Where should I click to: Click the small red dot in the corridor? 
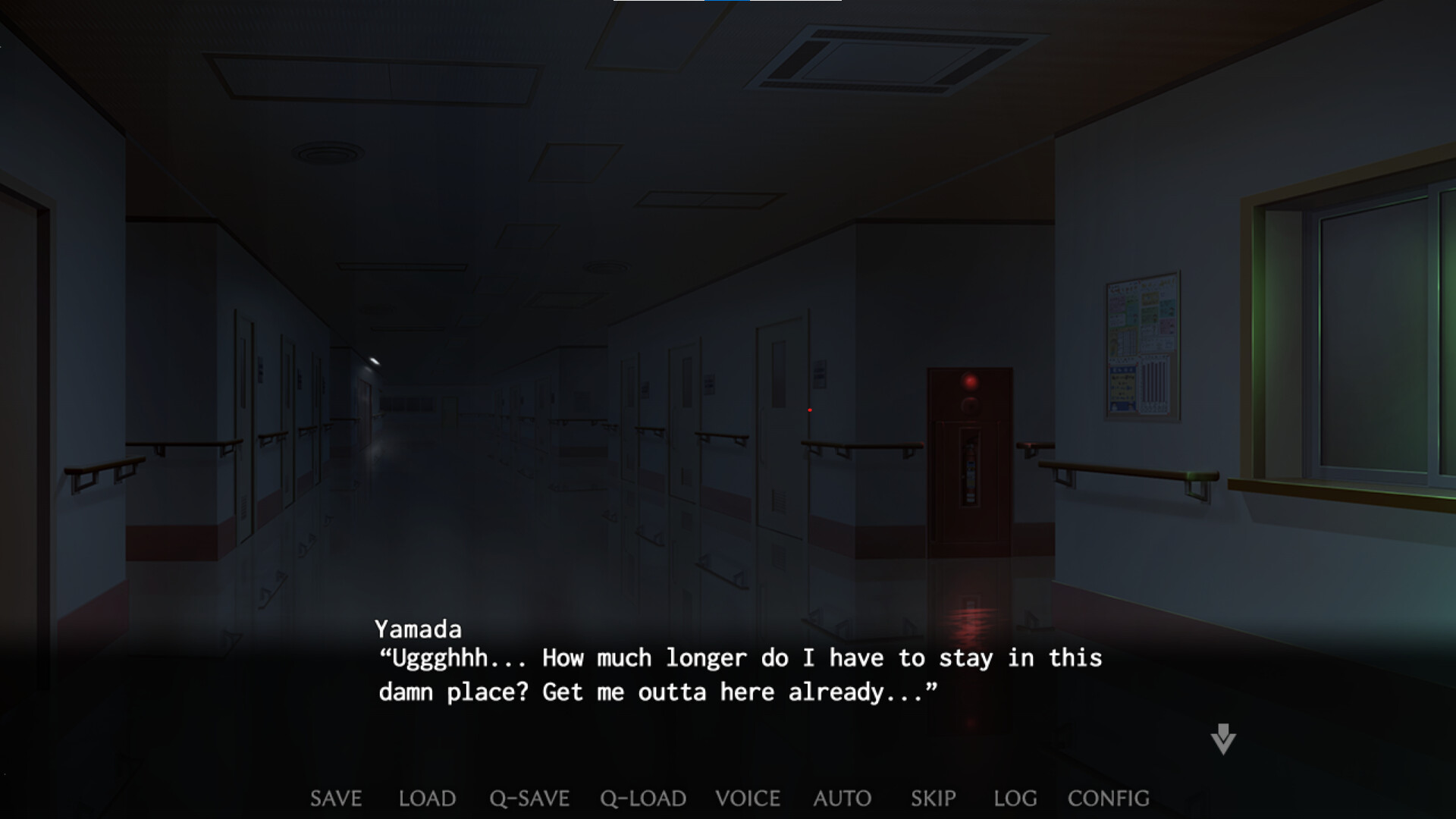(809, 409)
